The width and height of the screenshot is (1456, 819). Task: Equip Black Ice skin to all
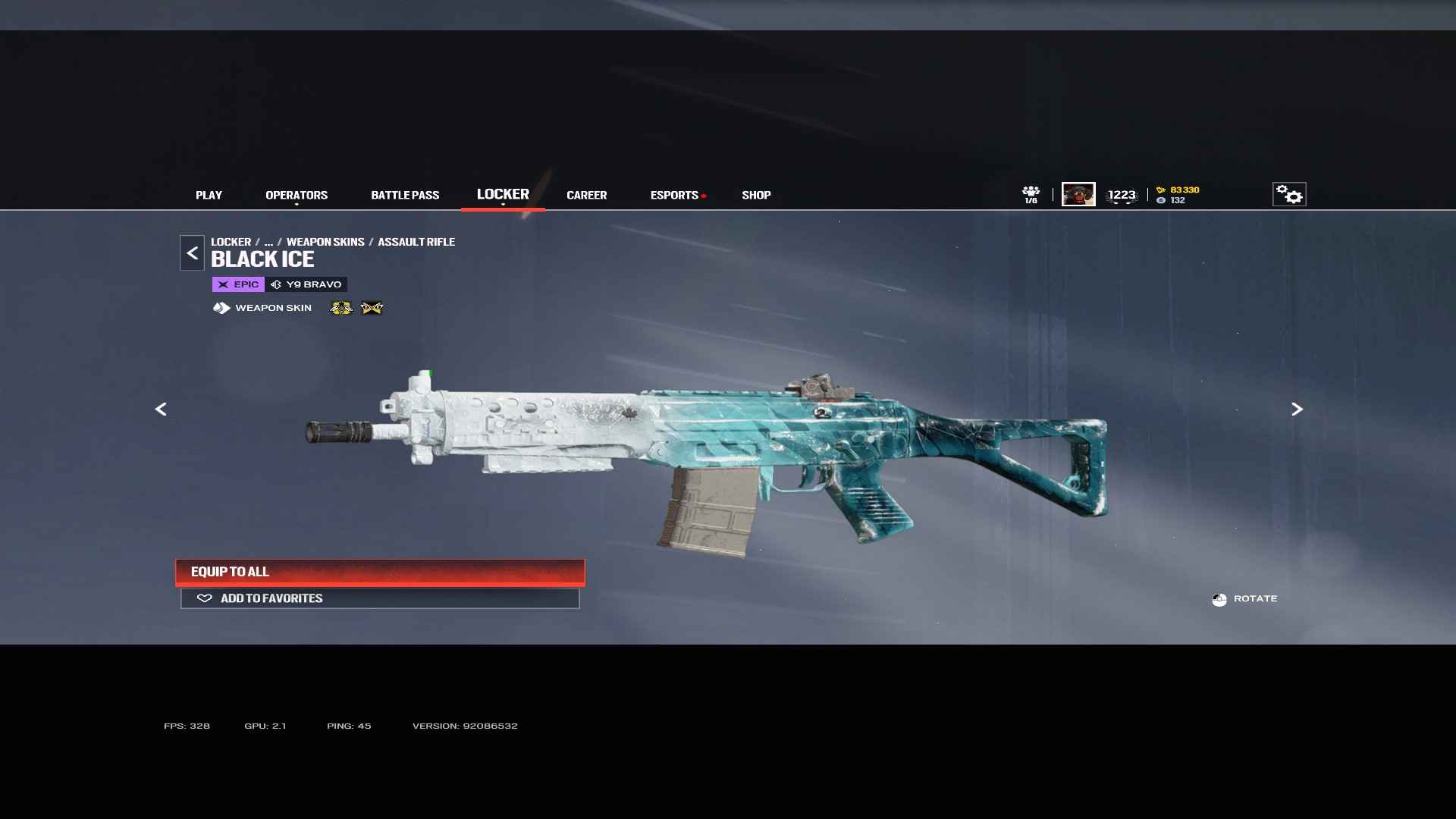tap(380, 572)
